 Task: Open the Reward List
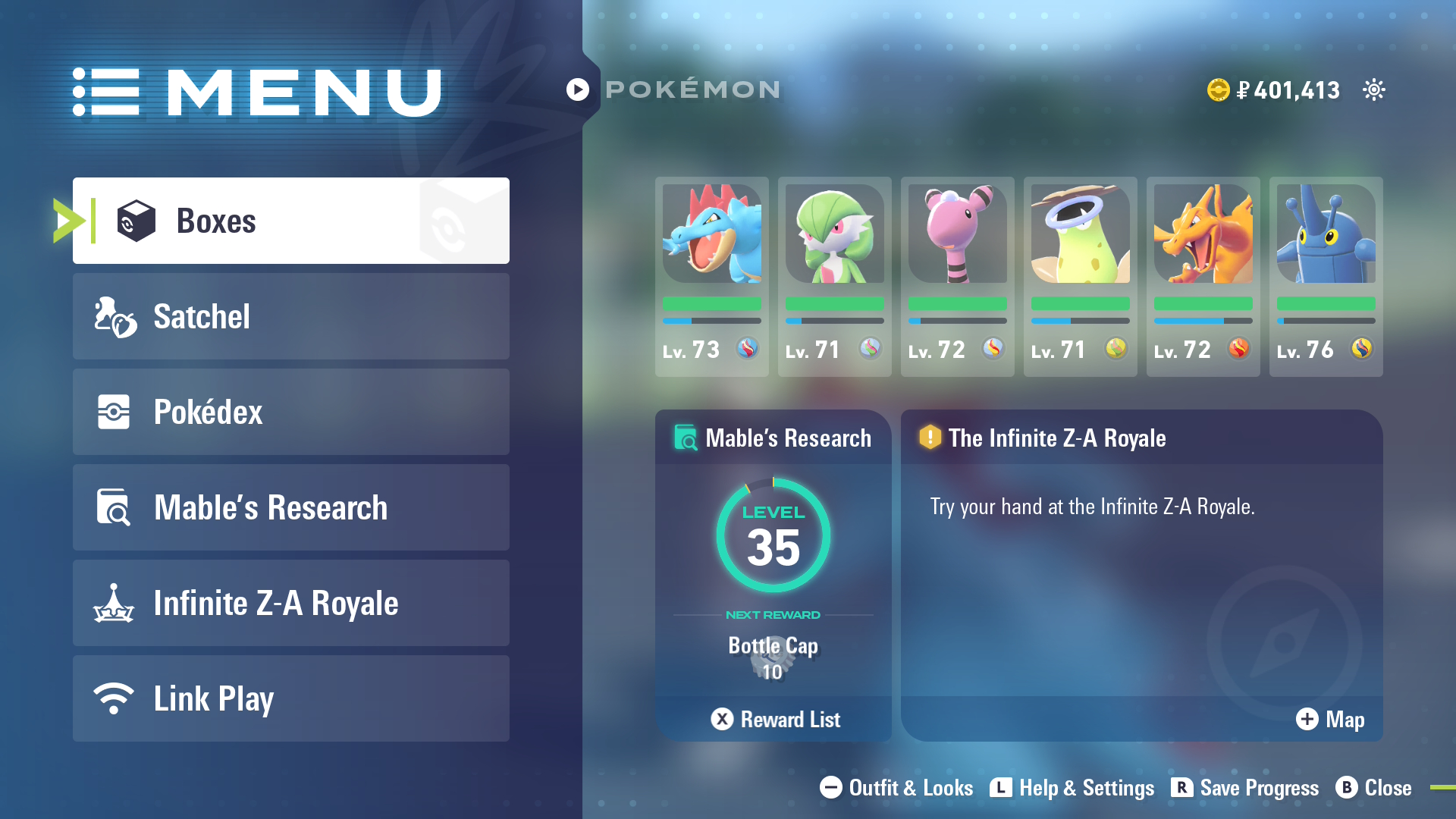775,719
